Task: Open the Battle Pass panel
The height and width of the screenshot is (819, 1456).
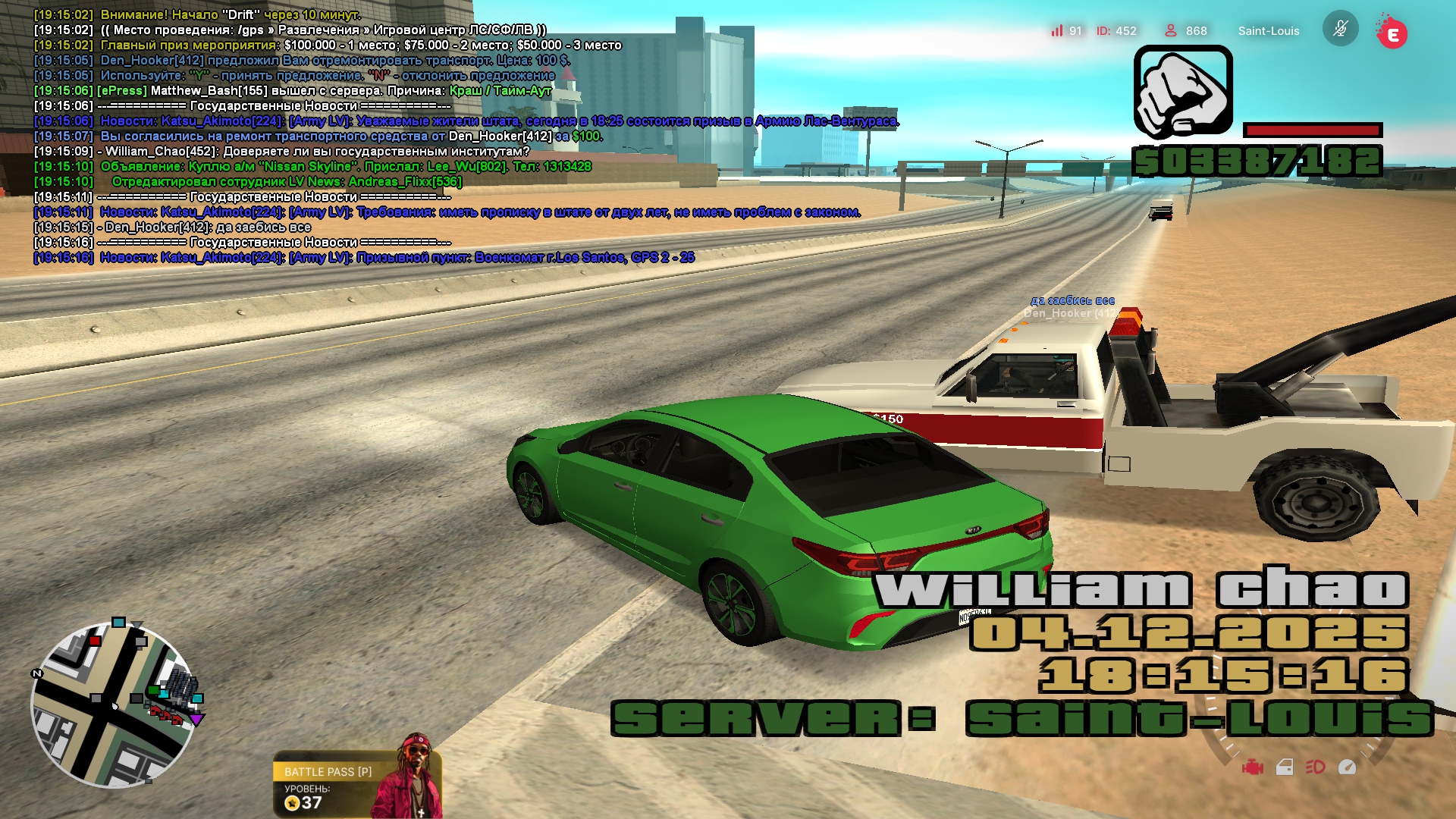Action: tap(328, 771)
